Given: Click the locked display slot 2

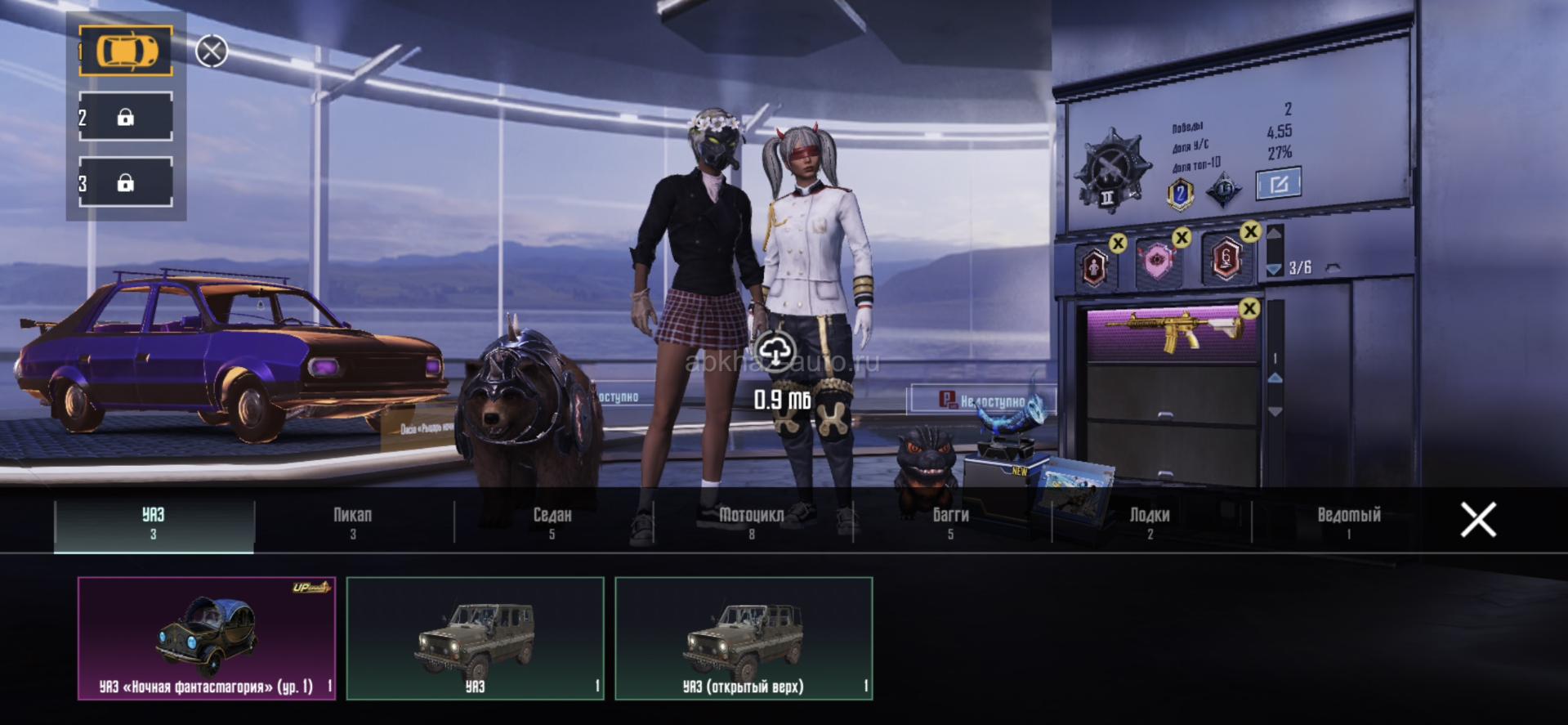Looking at the screenshot, I should [x=126, y=117].
